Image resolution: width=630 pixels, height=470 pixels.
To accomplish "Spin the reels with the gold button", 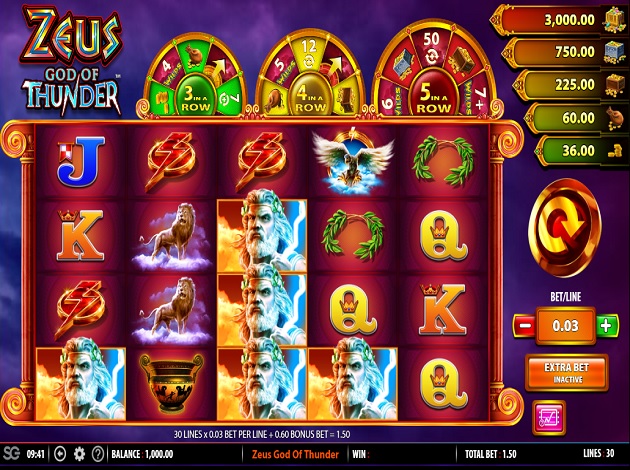I will click(564, 227).
